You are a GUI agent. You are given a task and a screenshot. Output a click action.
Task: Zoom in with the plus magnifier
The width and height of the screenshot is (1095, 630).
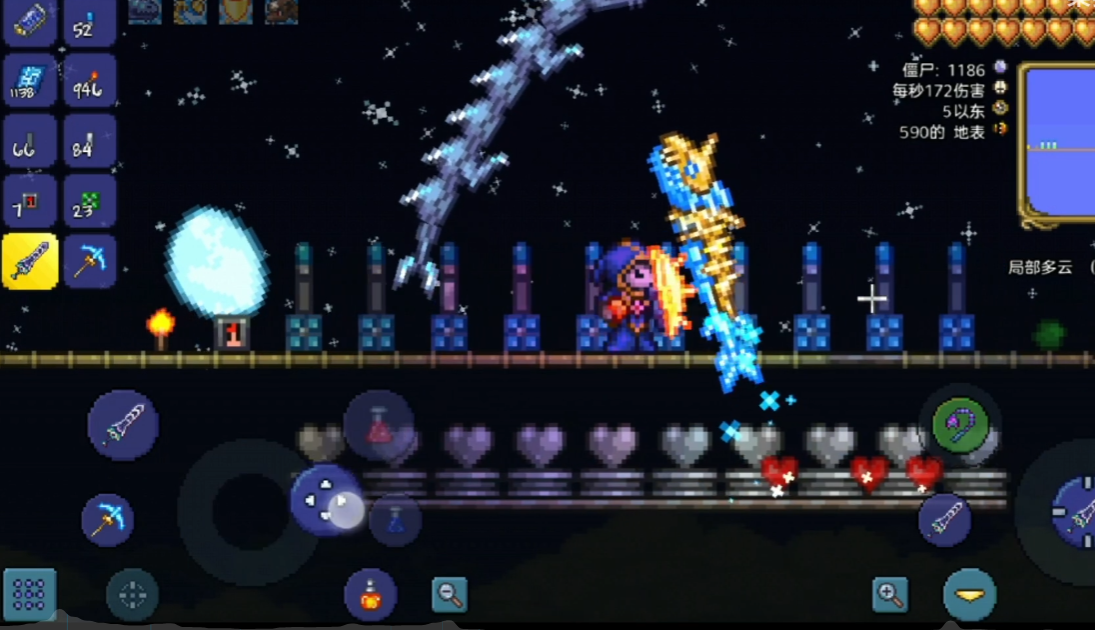889,595
